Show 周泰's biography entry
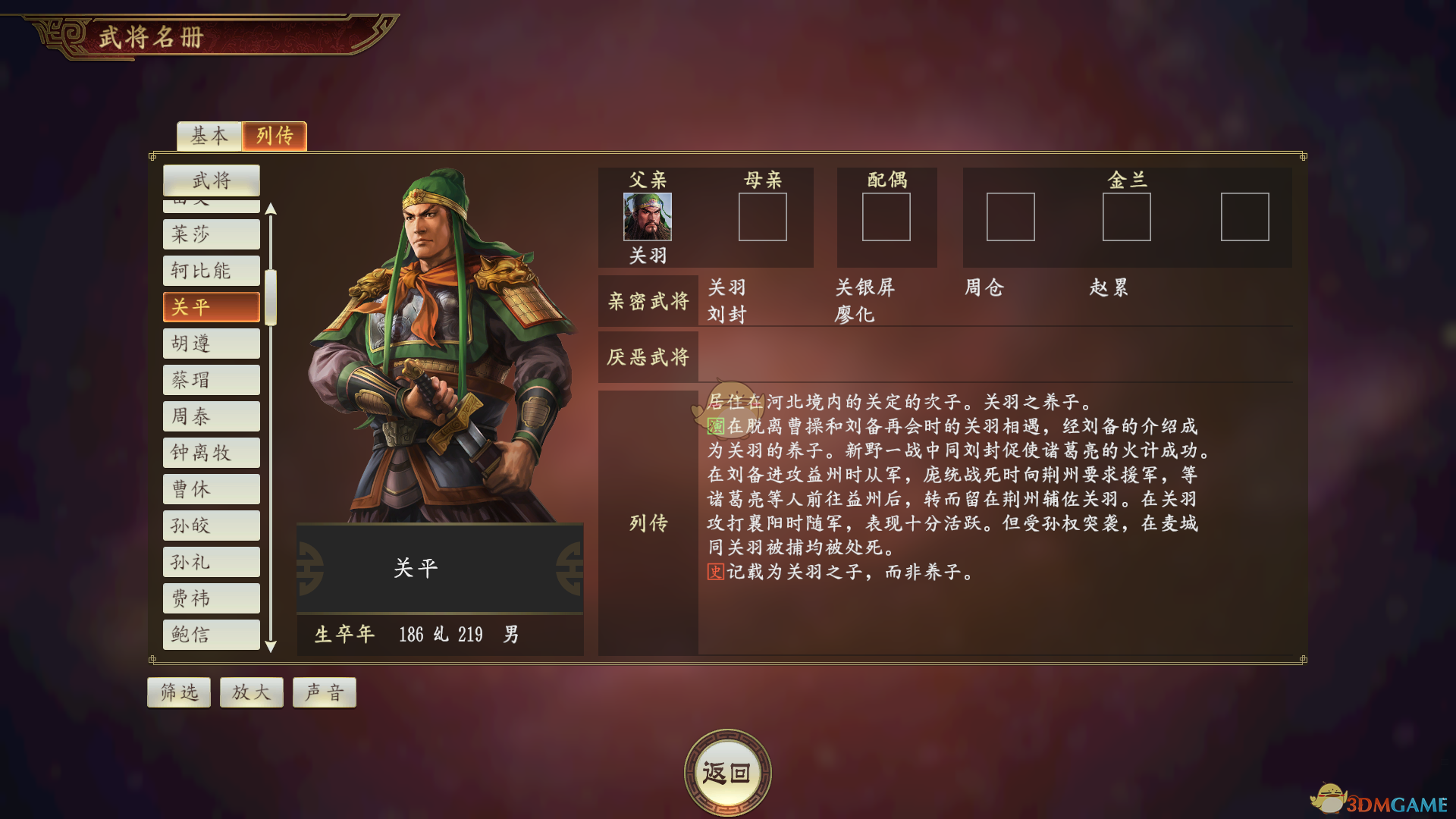 coord(212,416)
